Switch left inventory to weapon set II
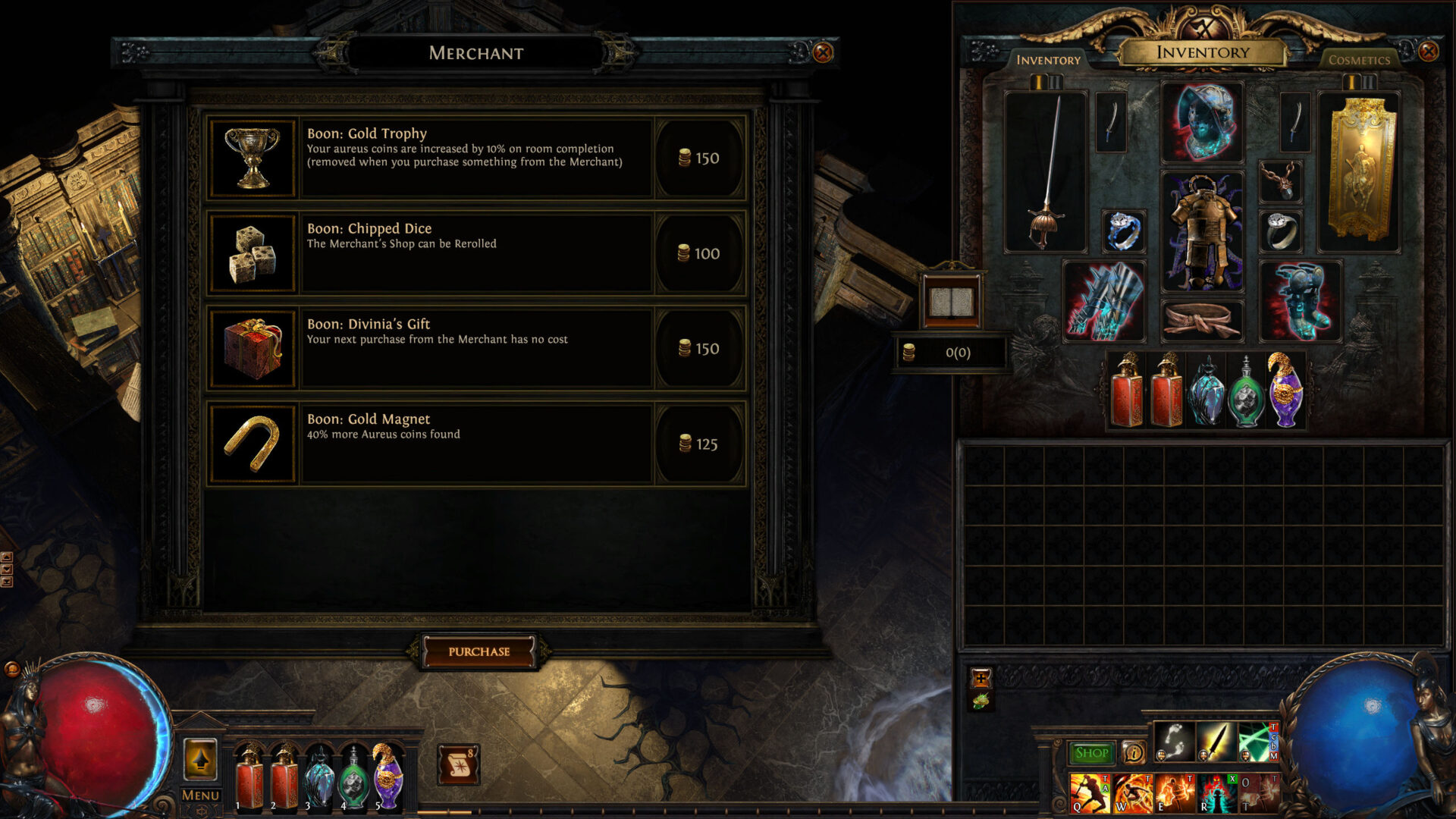 [x=1055, y=82]
